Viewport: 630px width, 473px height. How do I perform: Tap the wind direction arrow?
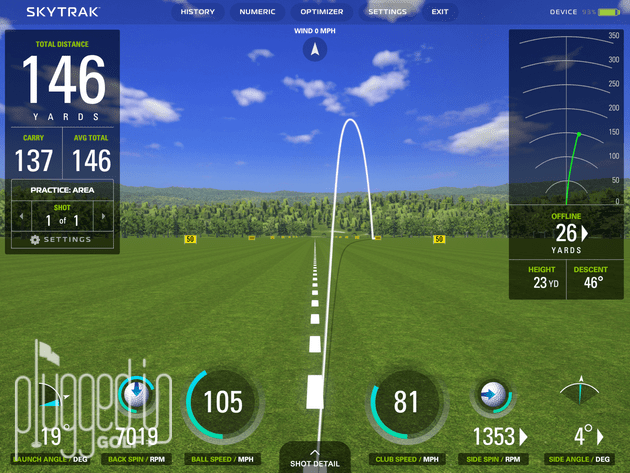click(x=315, y=48)
